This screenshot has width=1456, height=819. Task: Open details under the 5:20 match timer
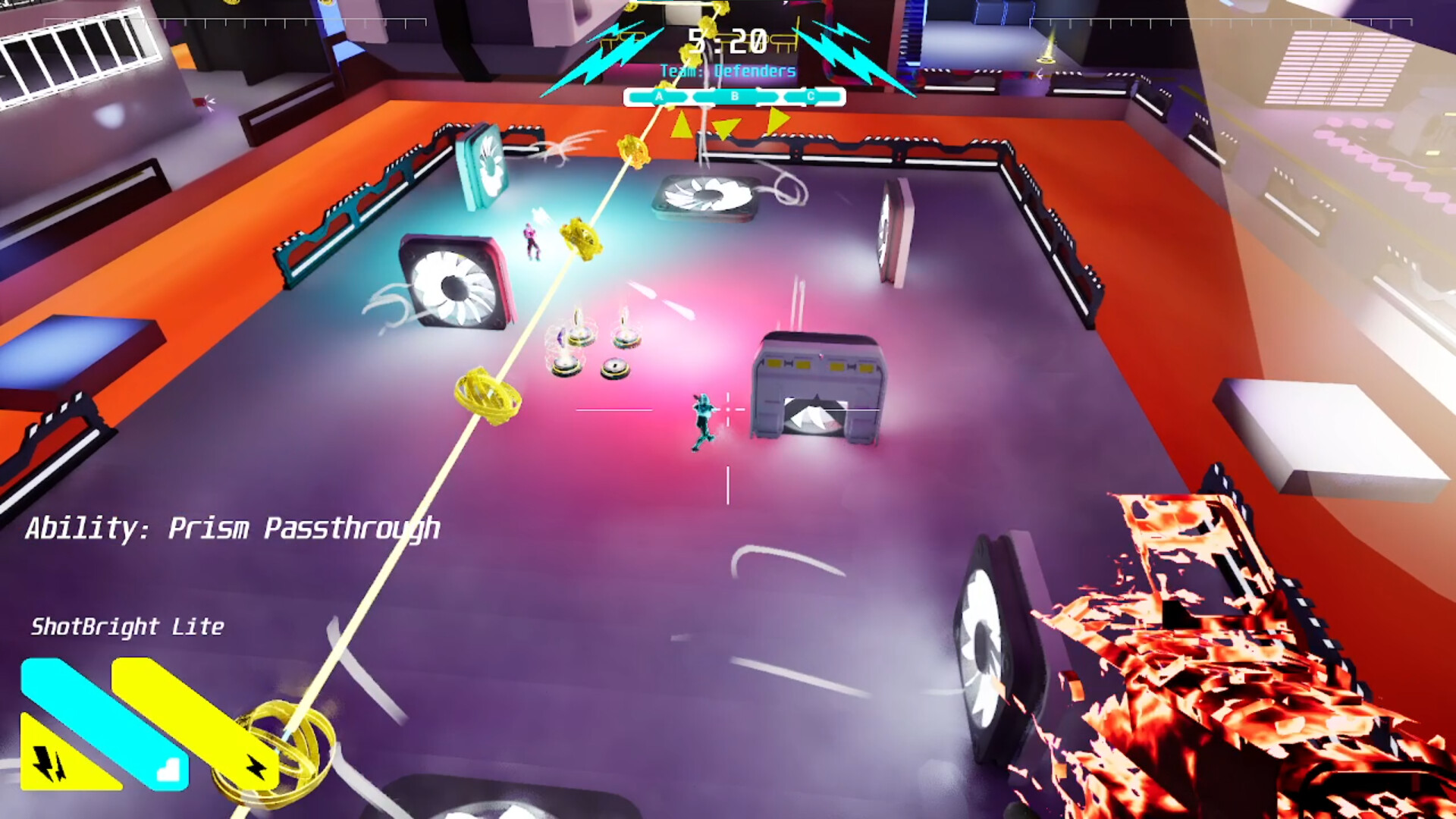(x=726, y=39)
